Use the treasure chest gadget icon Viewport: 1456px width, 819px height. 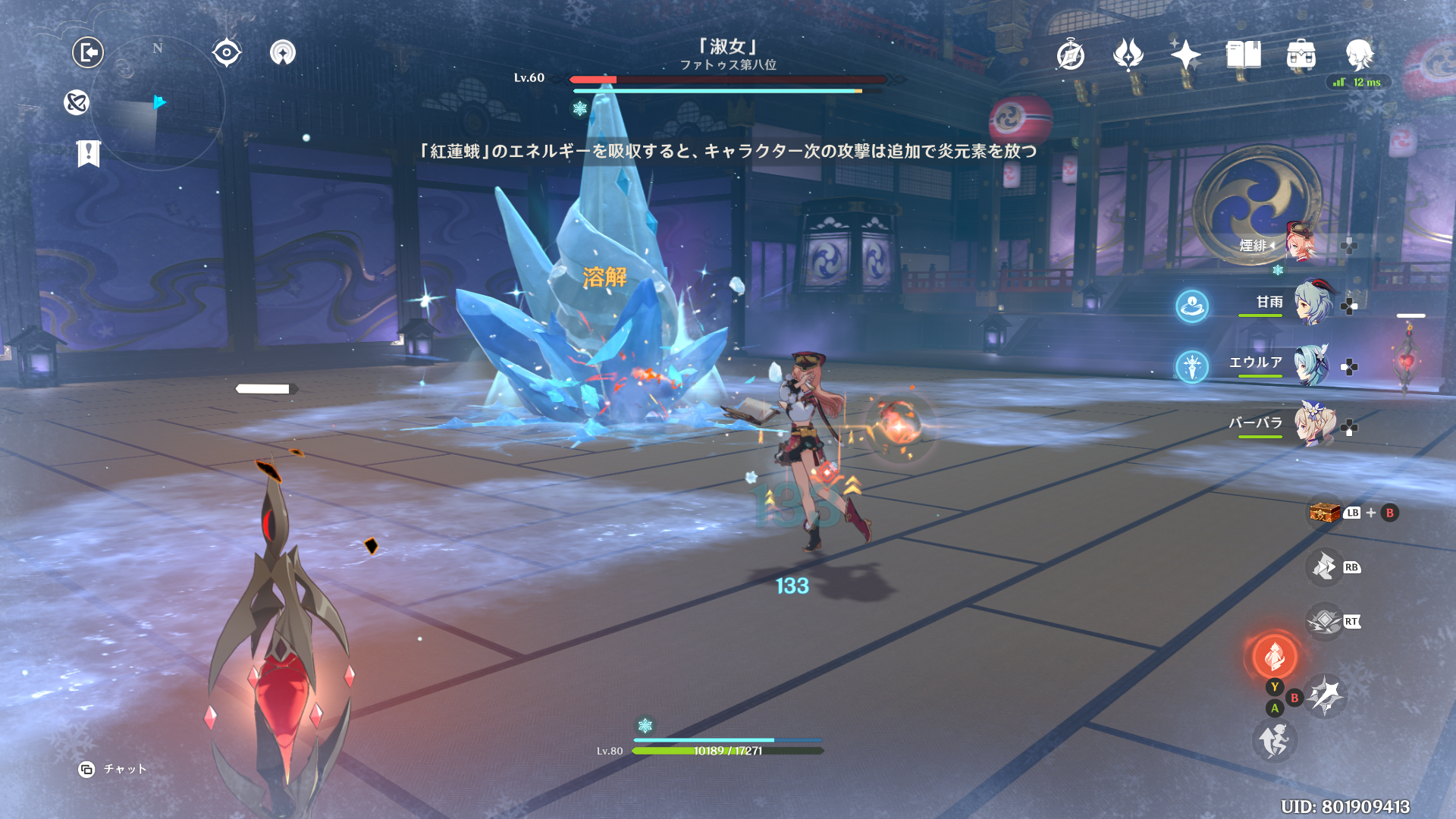tap(1324, 513)
